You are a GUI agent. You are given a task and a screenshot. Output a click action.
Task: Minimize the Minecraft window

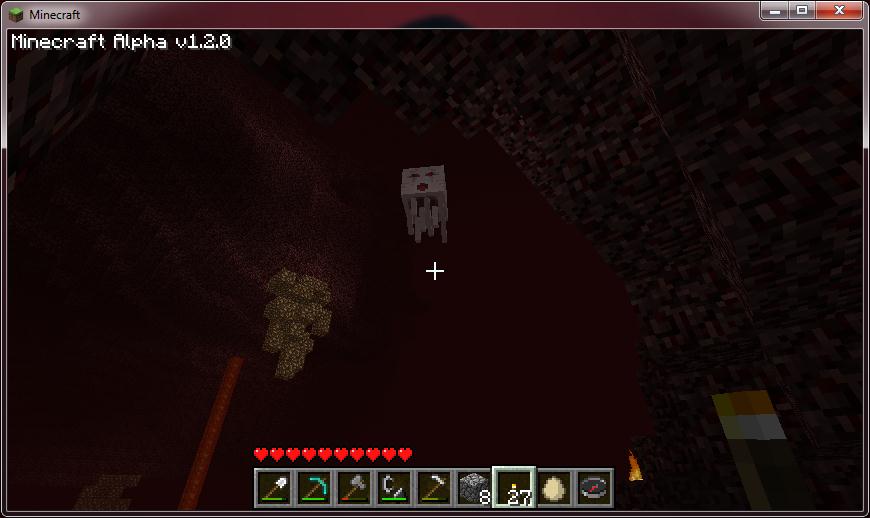pos(775,11)
